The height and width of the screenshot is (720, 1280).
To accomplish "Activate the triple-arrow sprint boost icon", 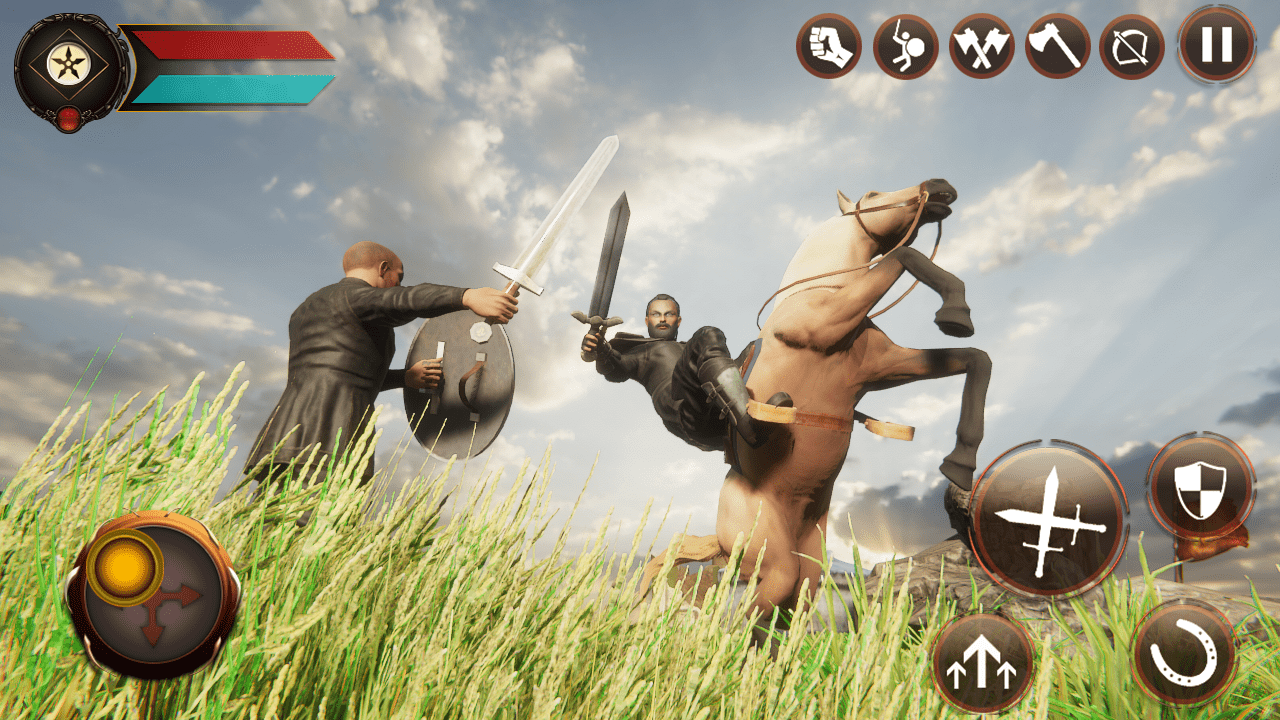I will 985,661.
